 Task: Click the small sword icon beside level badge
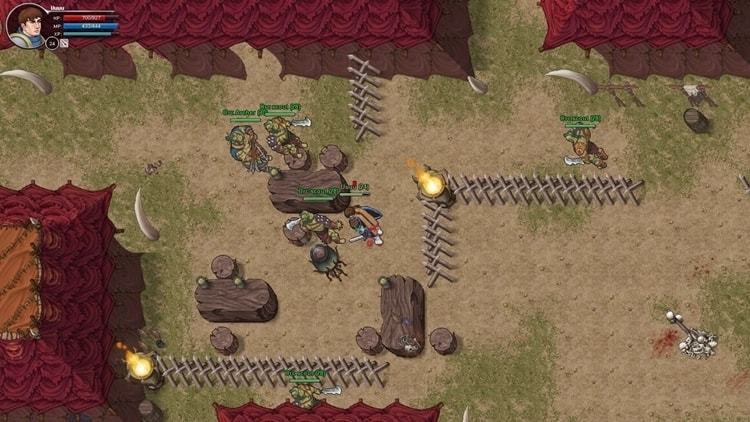[x=64, y=44]
